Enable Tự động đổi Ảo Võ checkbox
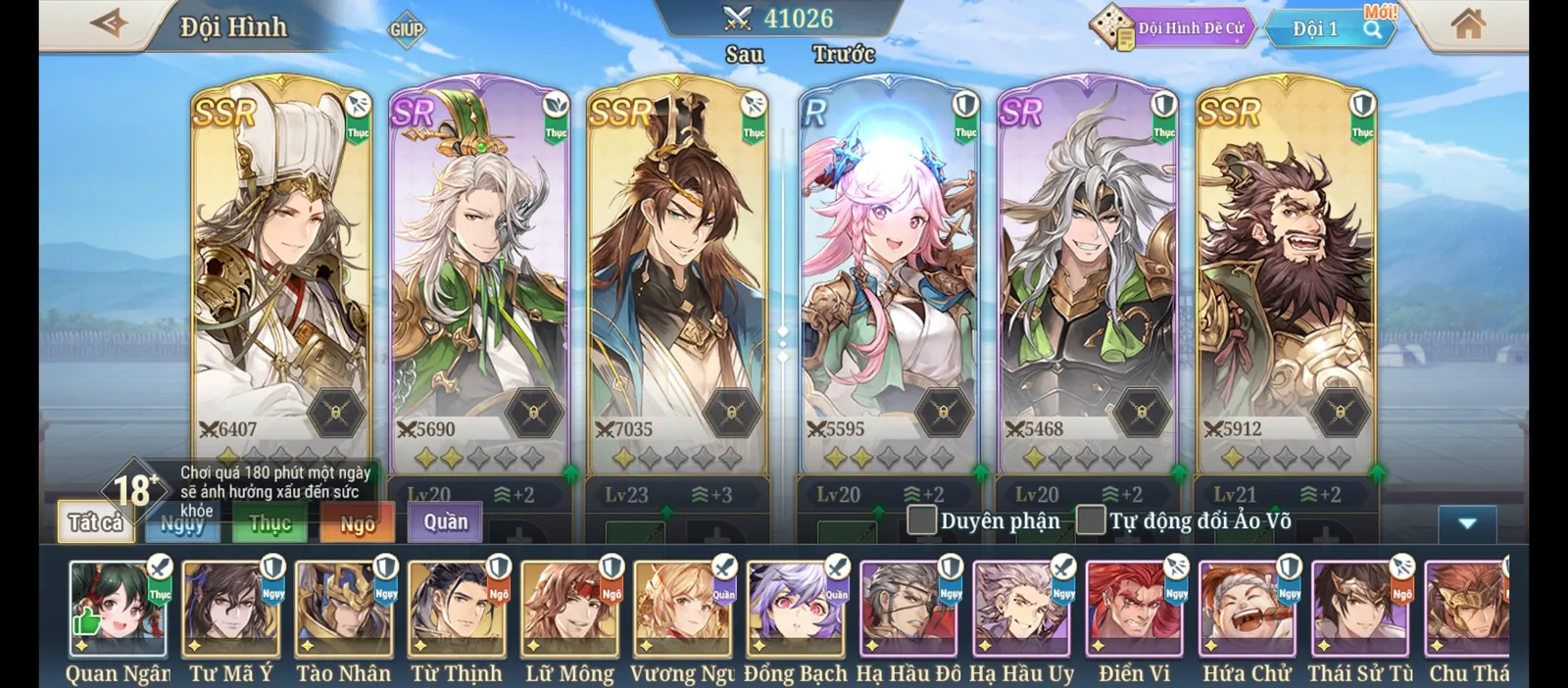The width and height of the screenshot is (1568, 688). [1091, 520]
